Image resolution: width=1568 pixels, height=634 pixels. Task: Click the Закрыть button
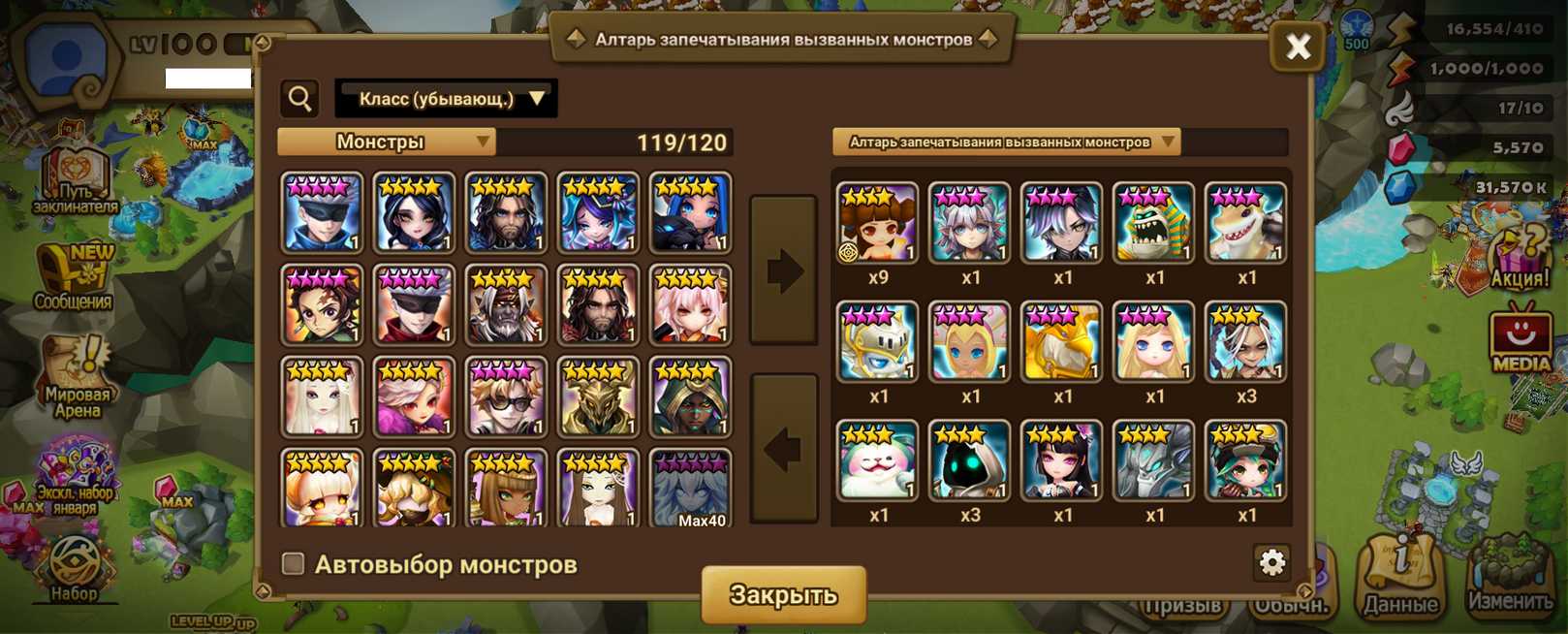[x=783, y=594]
